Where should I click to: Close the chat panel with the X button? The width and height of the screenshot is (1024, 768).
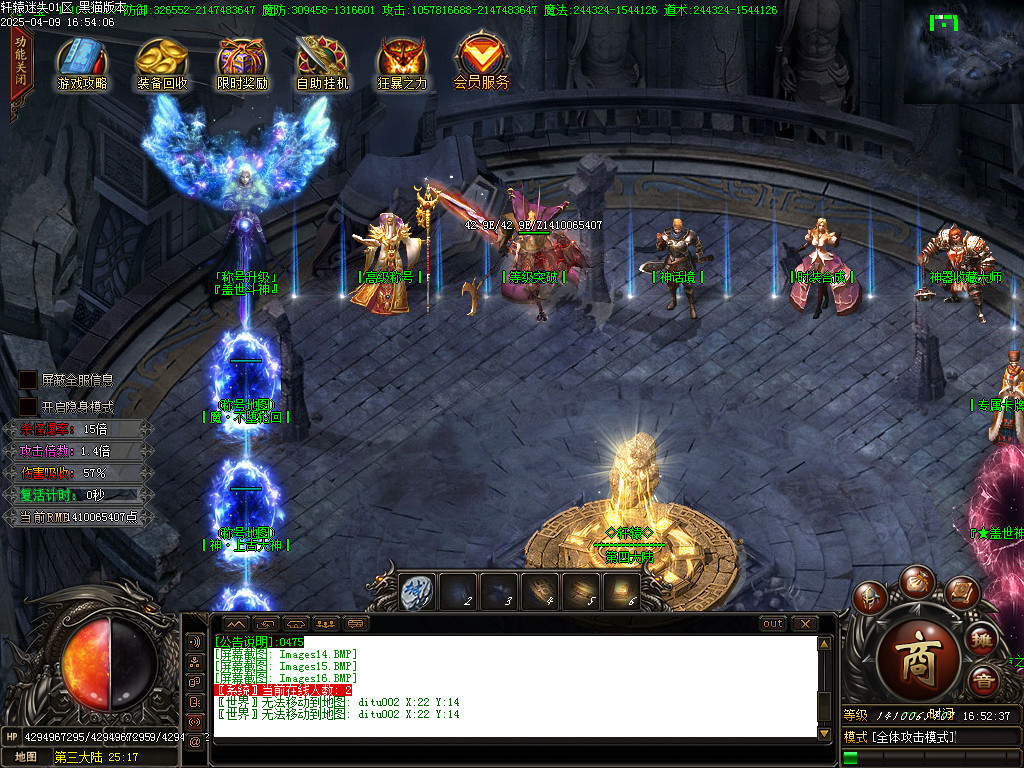[804, 624]
